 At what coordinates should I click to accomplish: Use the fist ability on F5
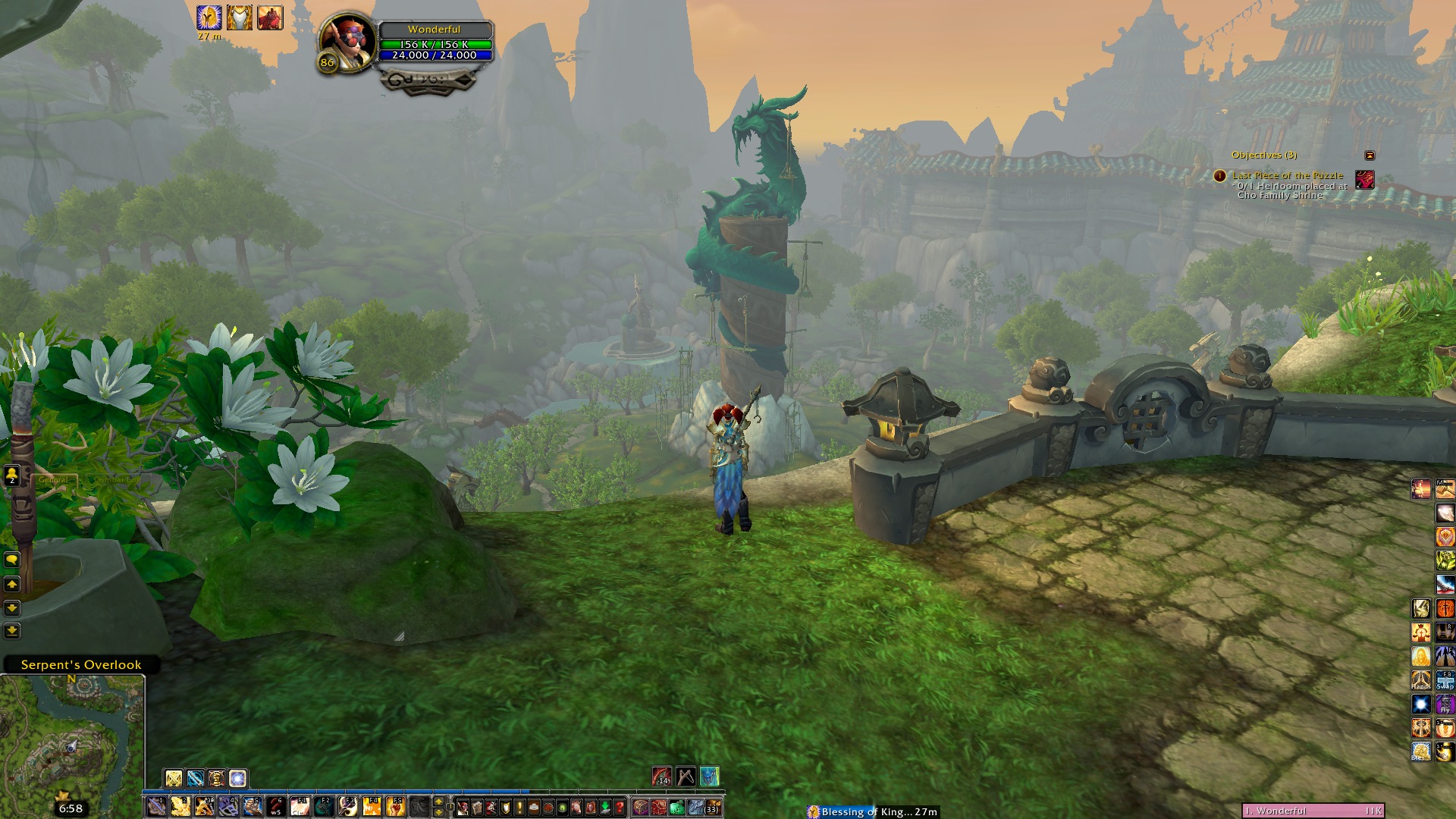click(x=395, y=806)
